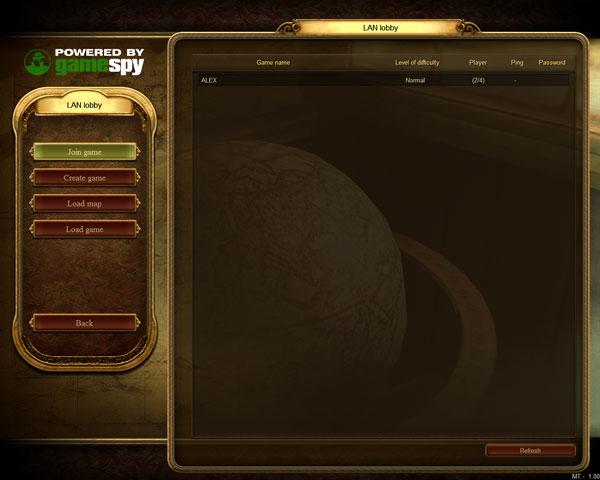Image resolution: width=600 pixels, height=480 pixels.
Task: Click the Join game button
Action: pyautogui.click(x=85, y=152)
